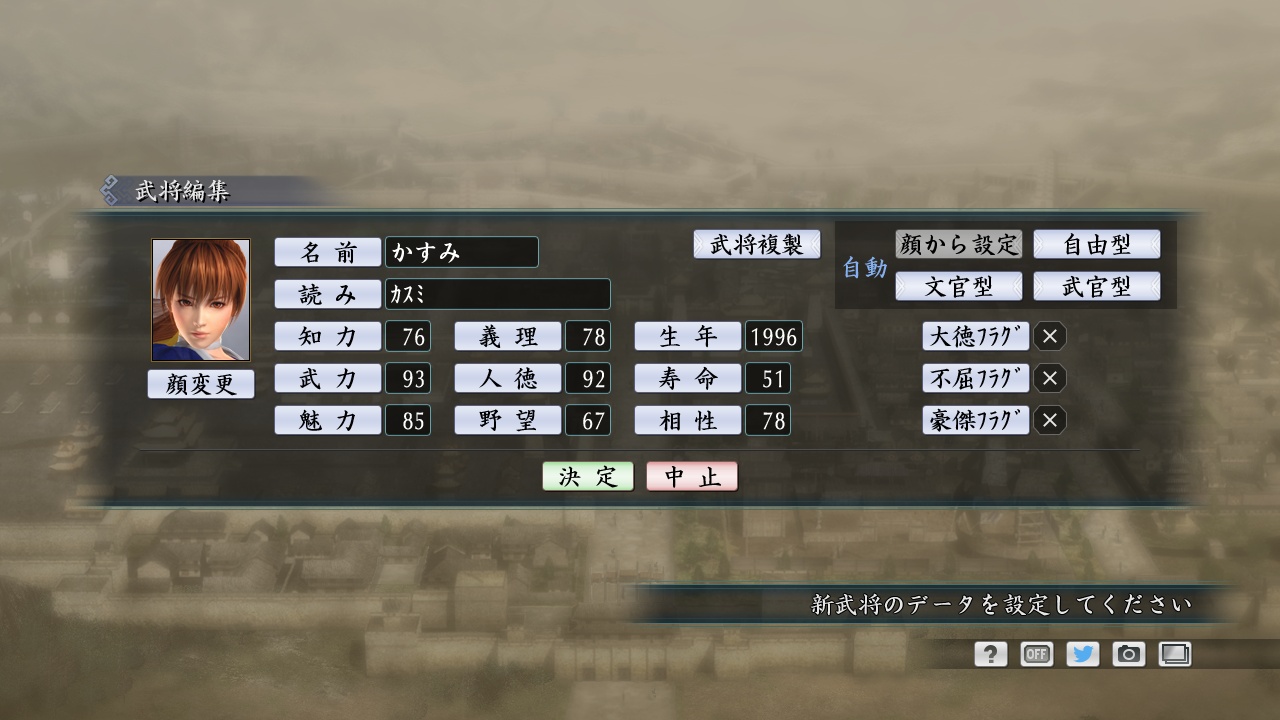The width and height of the screenshot is (1280, 720).
Task: Select the 文官型 civil officer preset
Action: coord(959,286)
